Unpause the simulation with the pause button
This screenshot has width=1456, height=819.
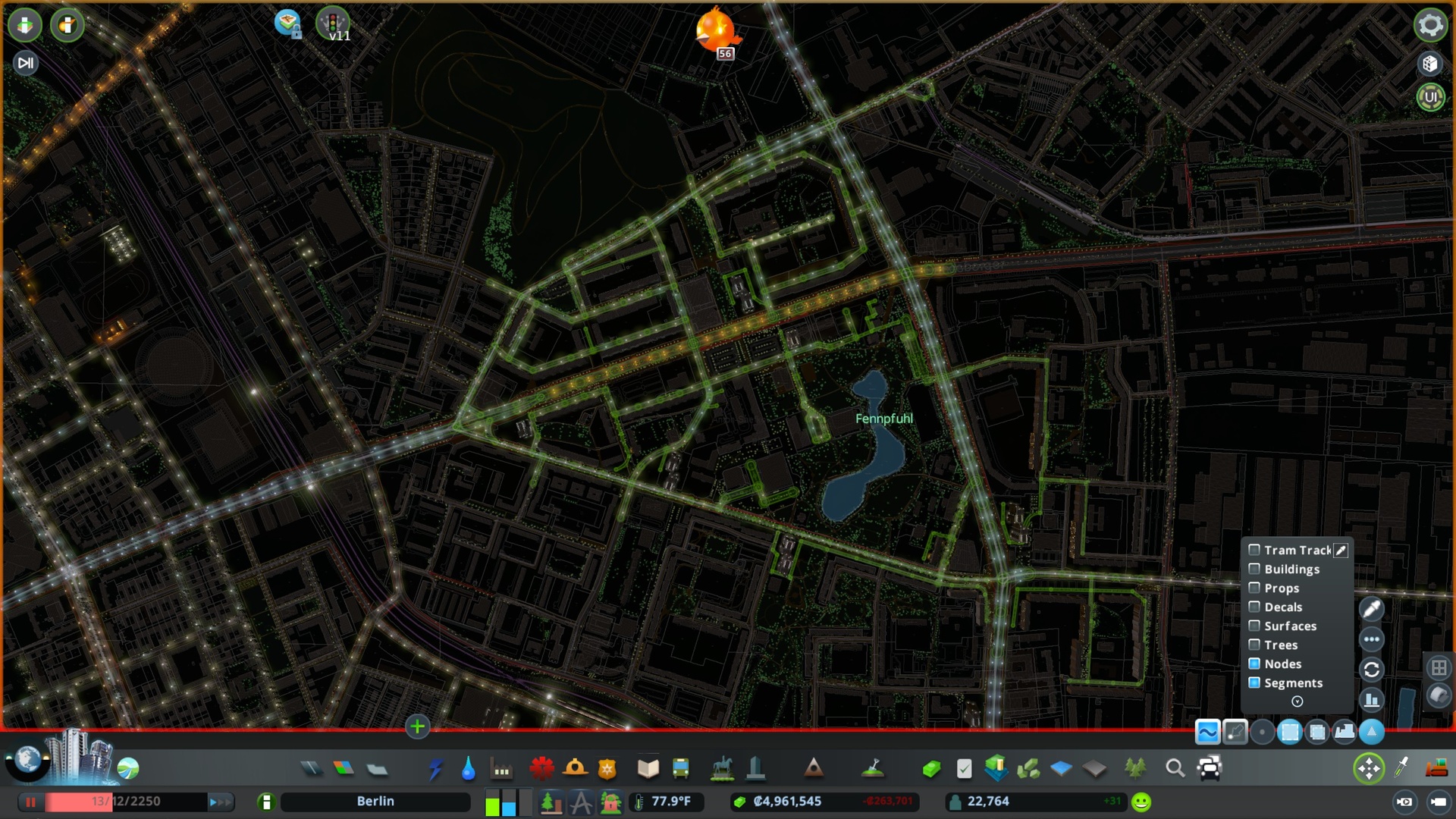[30, 801]
